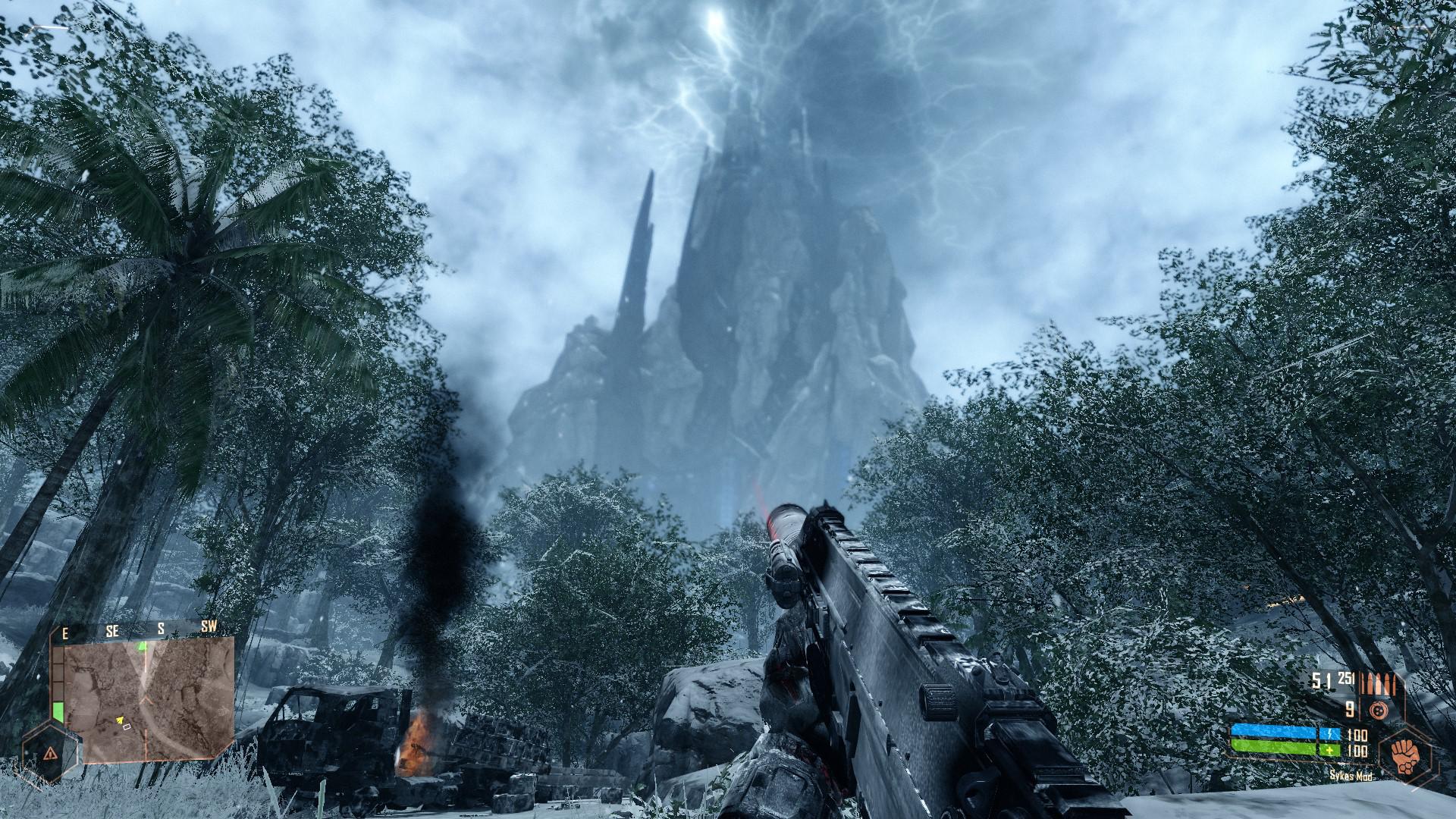Click the rifle bullet icons in the ammo display
This screenshot has height=819, width=1456.
pos(1376,684)
